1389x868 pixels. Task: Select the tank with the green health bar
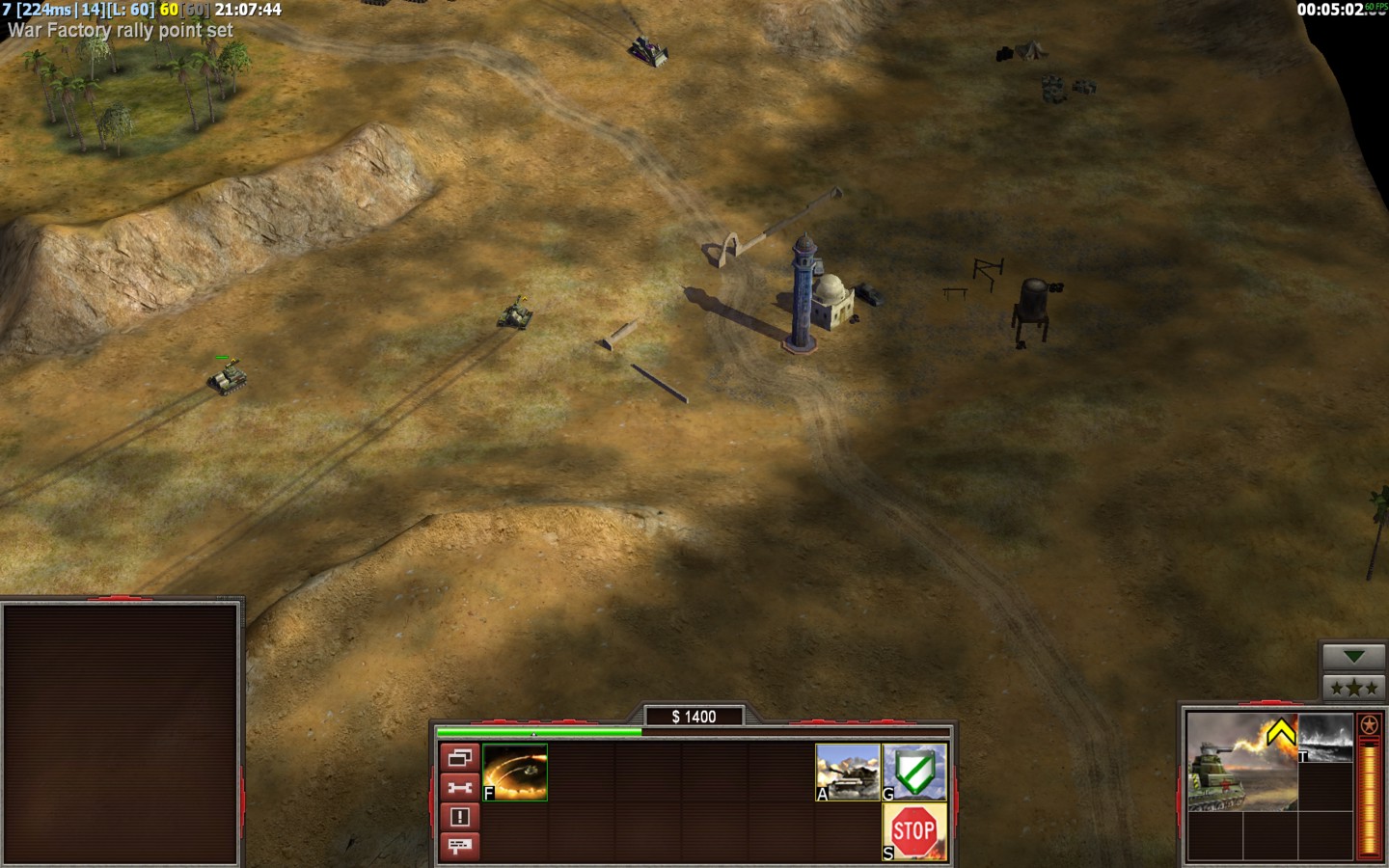(228, 377)
